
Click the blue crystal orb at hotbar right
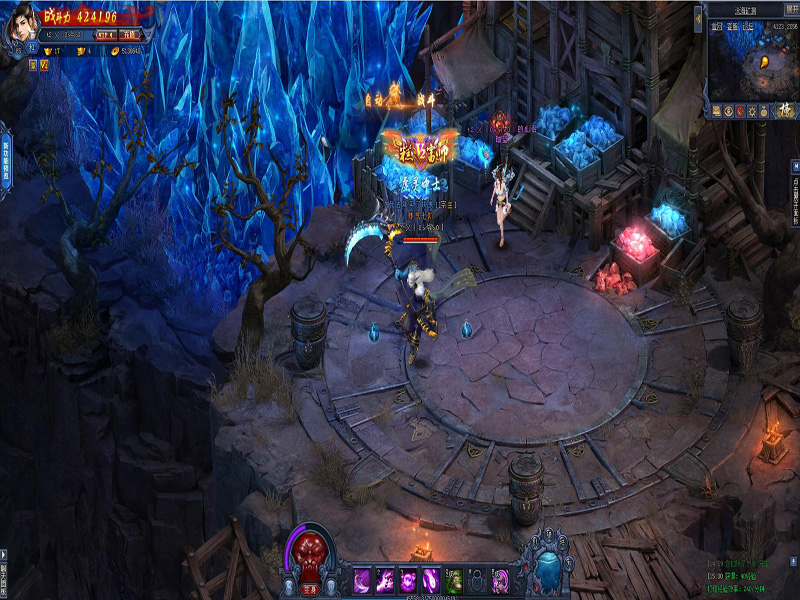click(549, 566)
